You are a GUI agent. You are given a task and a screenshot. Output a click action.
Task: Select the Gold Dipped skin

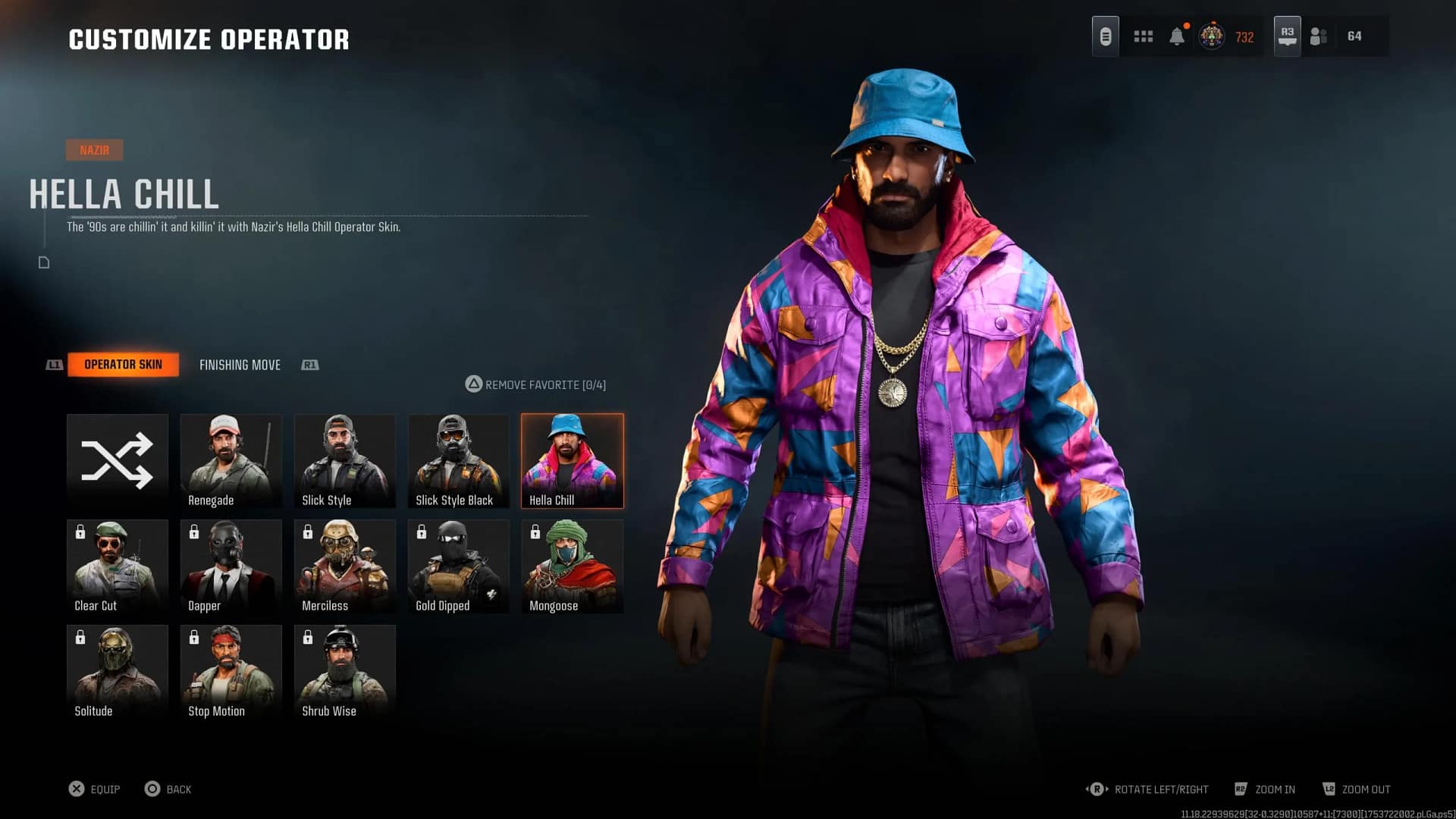click(458, 566)
